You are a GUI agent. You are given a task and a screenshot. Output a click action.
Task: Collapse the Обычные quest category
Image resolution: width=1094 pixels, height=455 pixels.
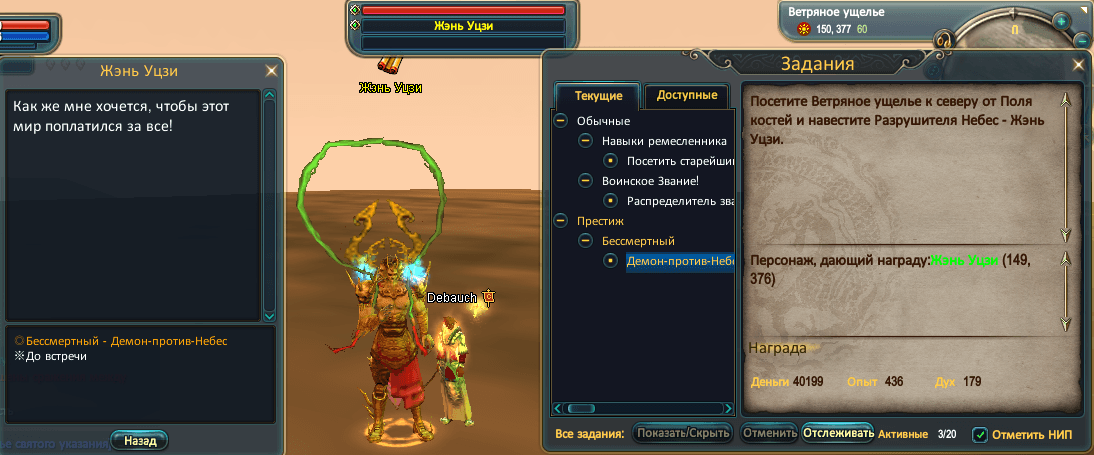click(561, 121)
